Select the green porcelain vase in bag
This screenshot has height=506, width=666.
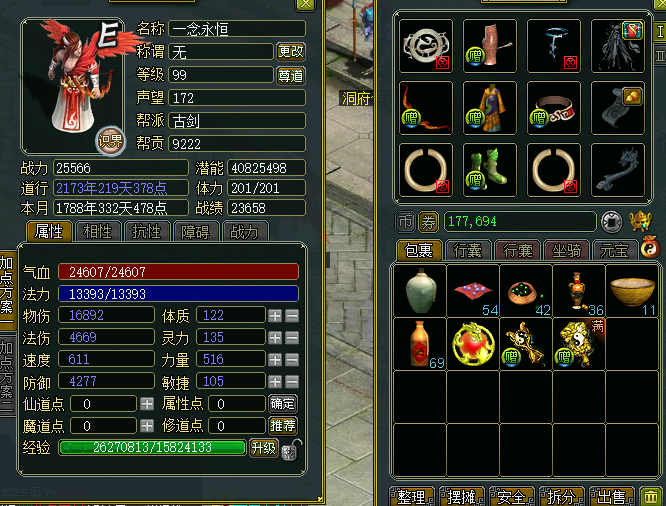click(420, 291)
